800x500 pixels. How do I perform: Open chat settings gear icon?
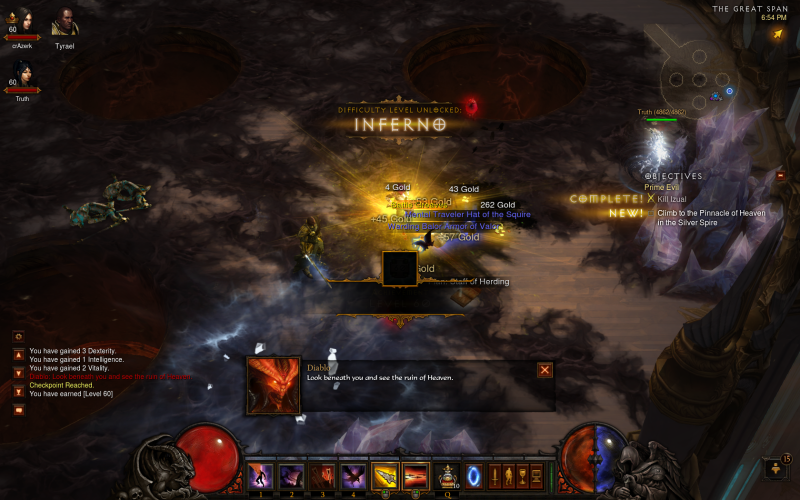click(x=18, y=337)
